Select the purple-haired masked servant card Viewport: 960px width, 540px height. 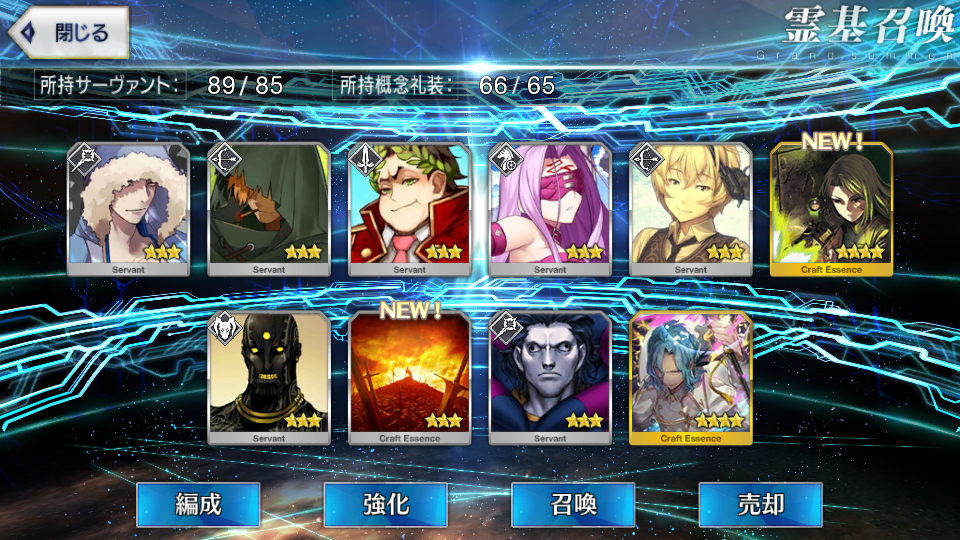[x=550, y=209]
